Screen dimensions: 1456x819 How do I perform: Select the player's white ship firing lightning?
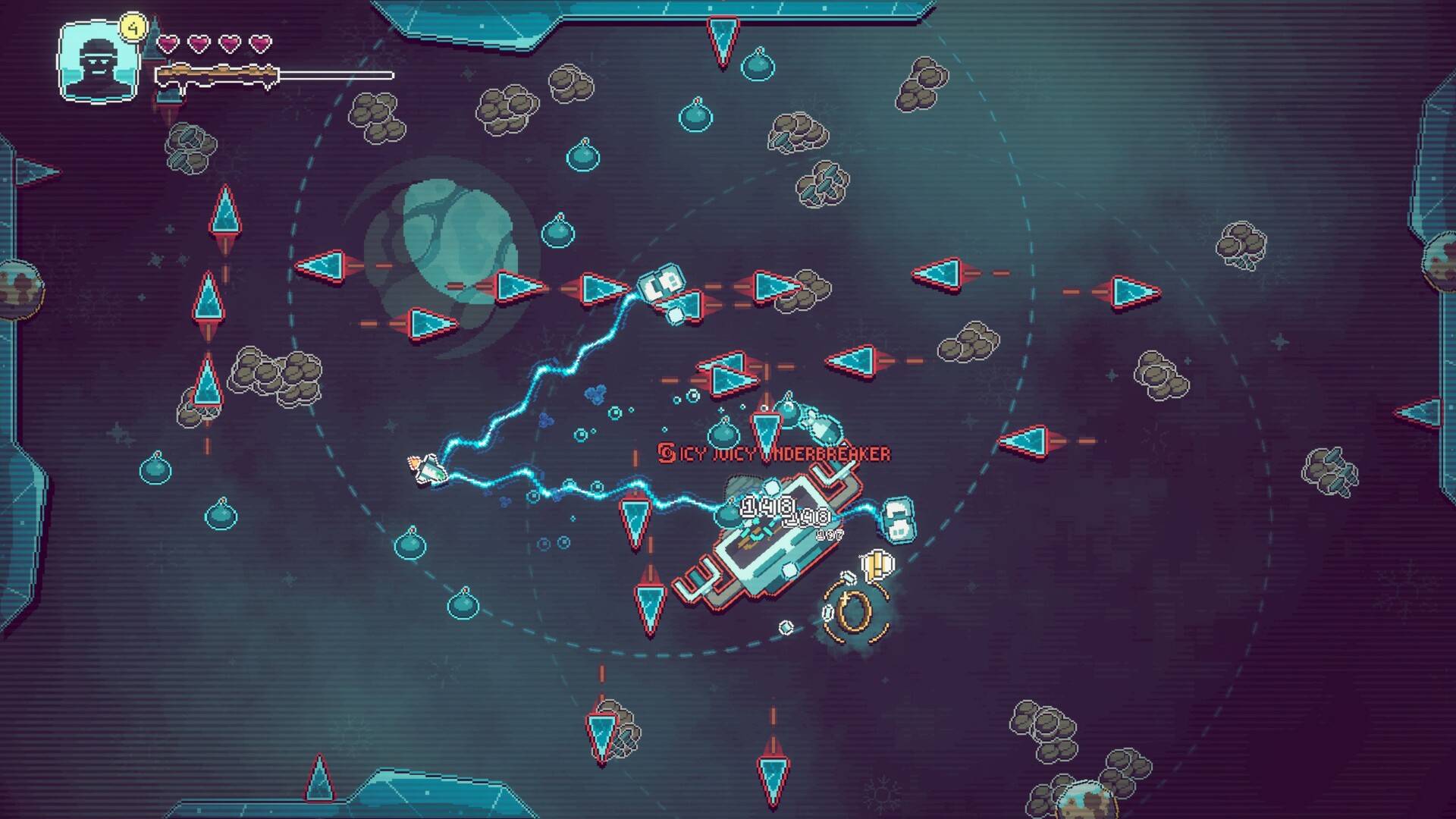[428, 470]
